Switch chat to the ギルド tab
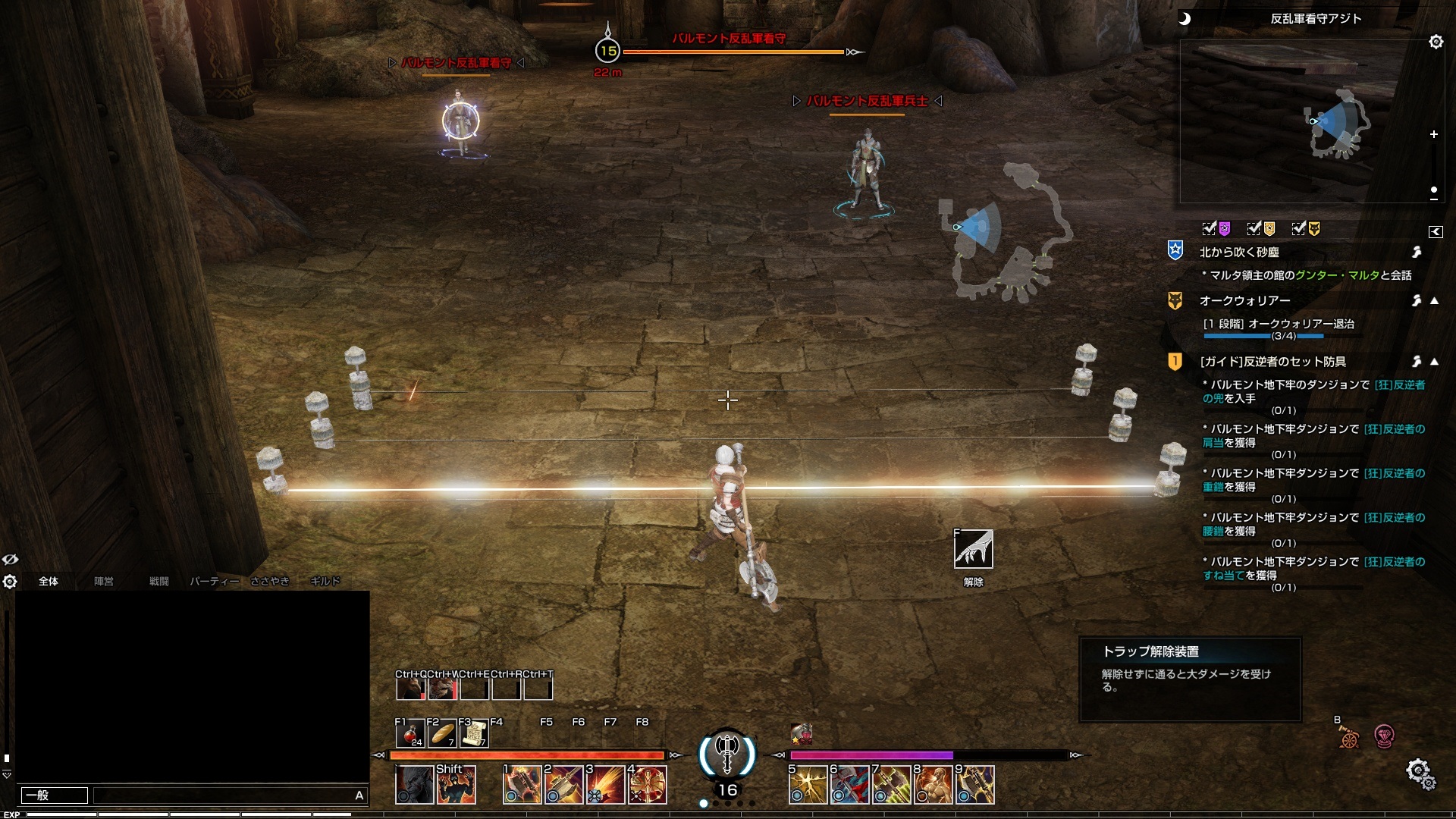 point(325,582)
